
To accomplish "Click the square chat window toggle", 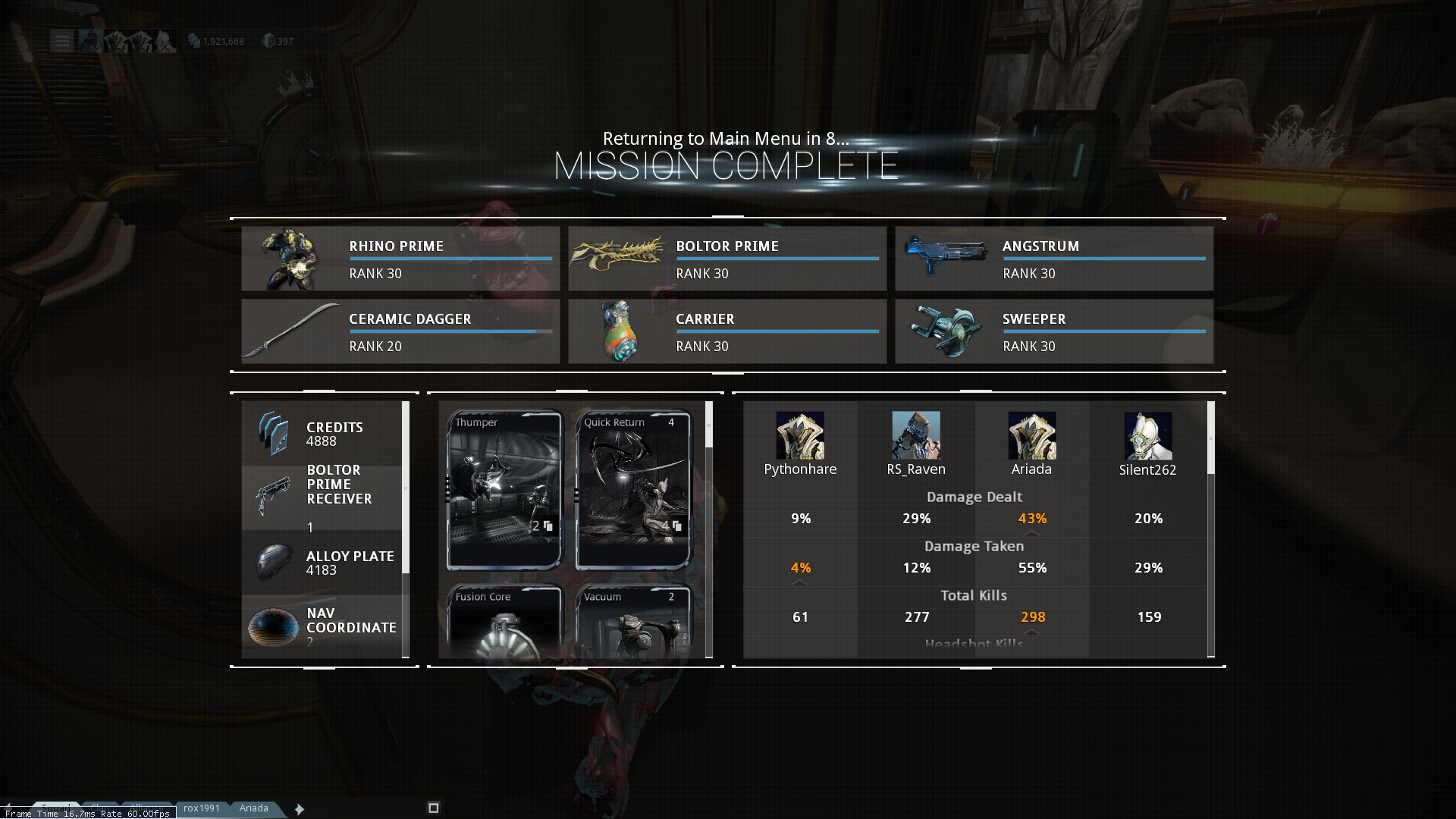I will coord(434,808).
